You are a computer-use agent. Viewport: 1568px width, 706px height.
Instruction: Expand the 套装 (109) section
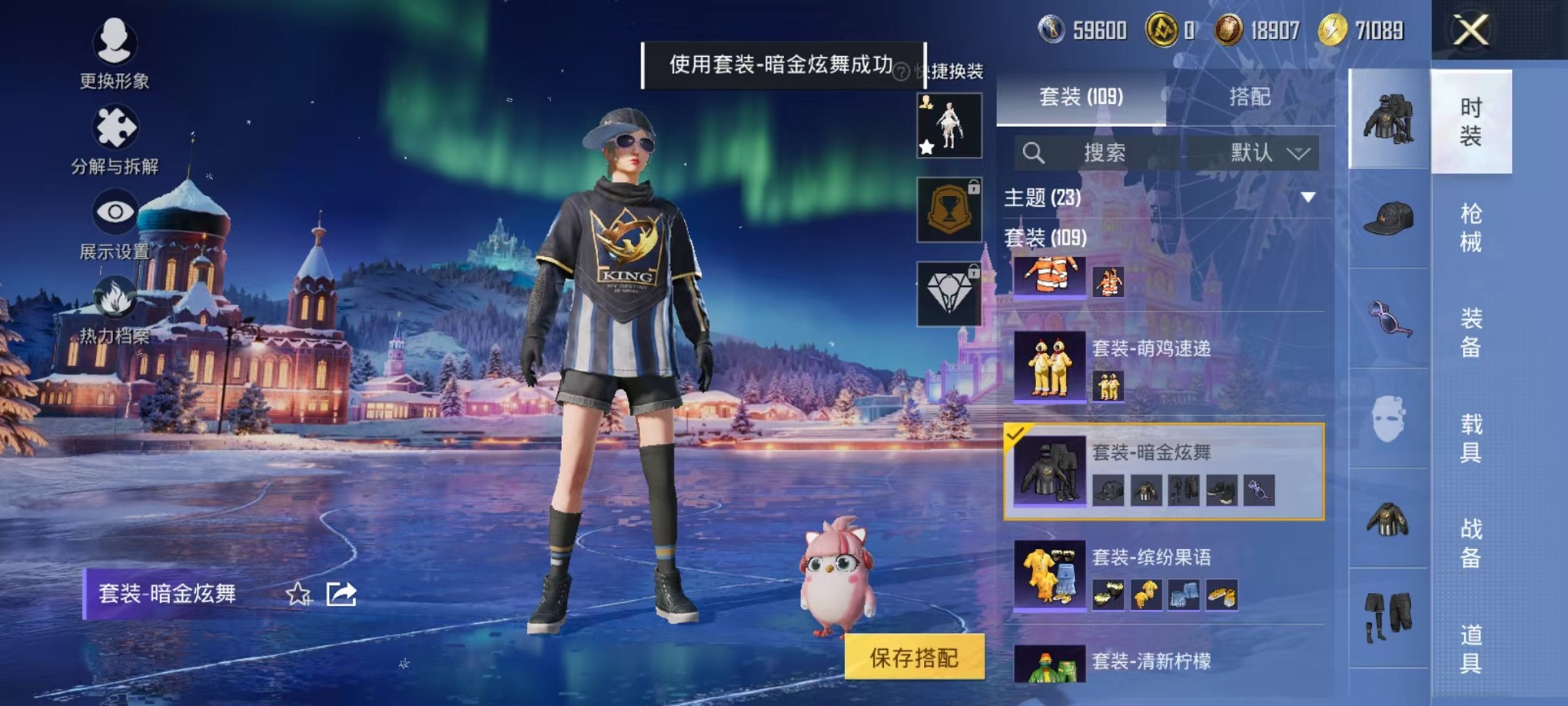(1044, 240)
